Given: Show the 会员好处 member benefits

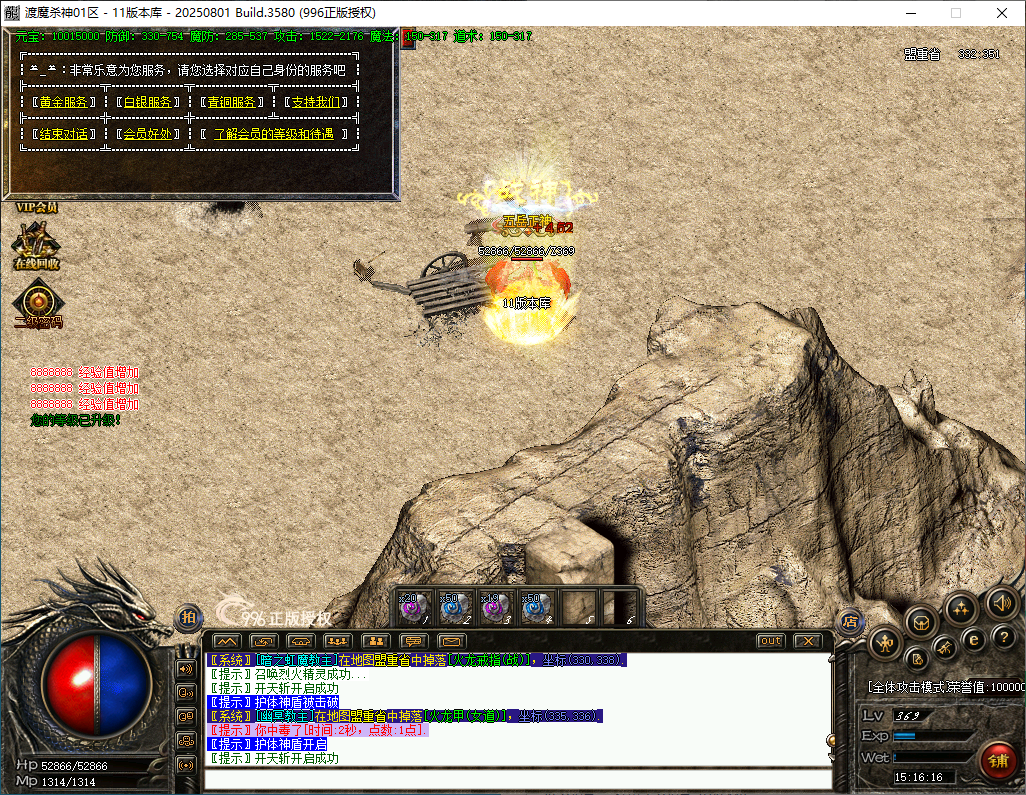Looking at the screenshot, I should (148, 134).
